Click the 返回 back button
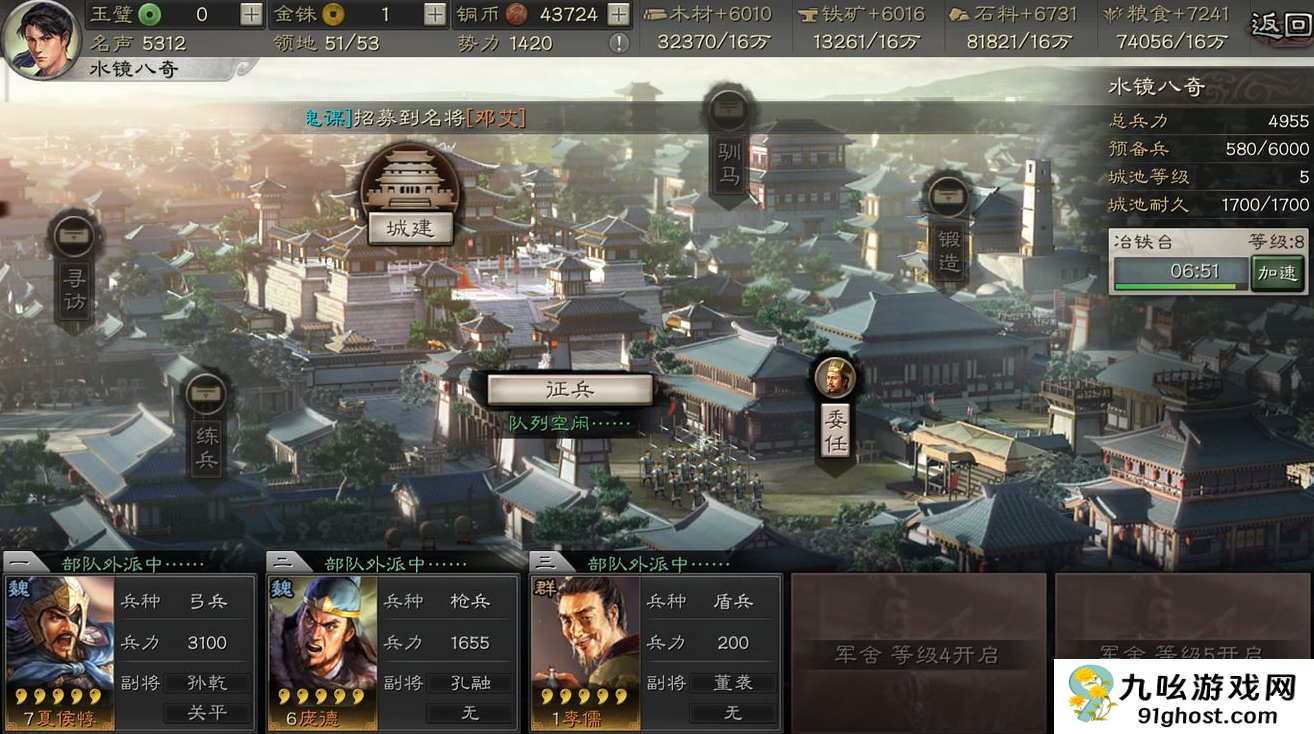 click(x=1281, y=24)
